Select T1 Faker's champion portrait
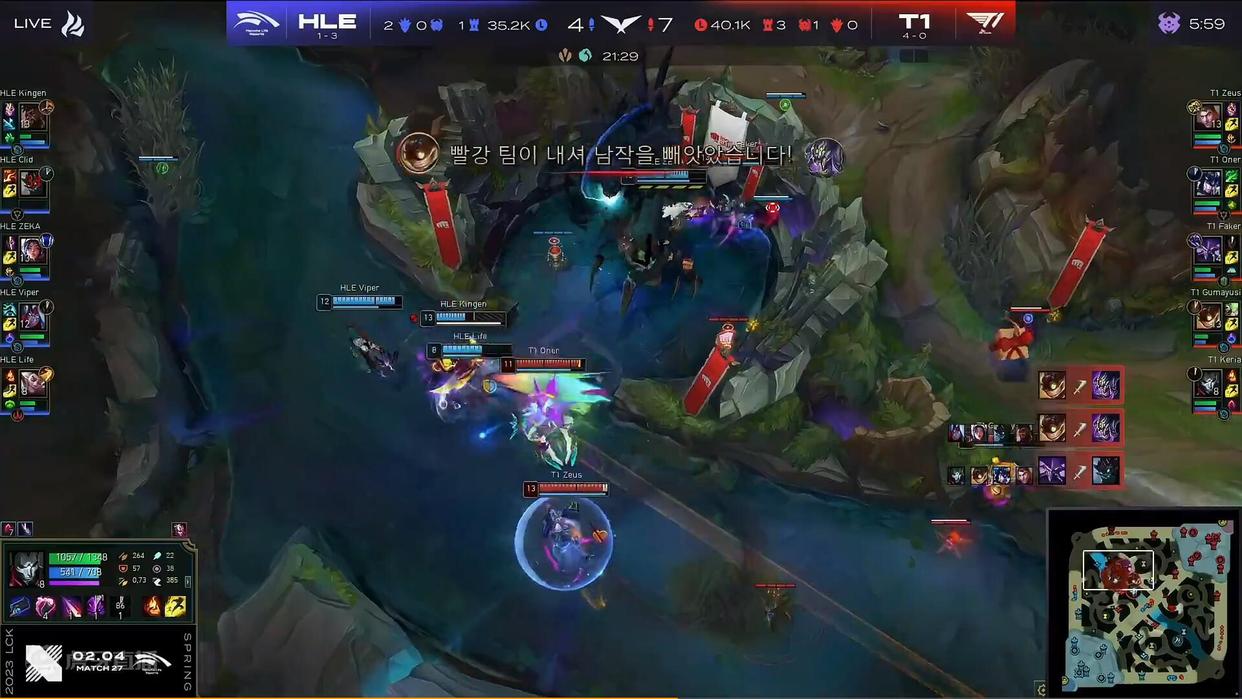1242x699 pixels. (x=1208, y=250)
